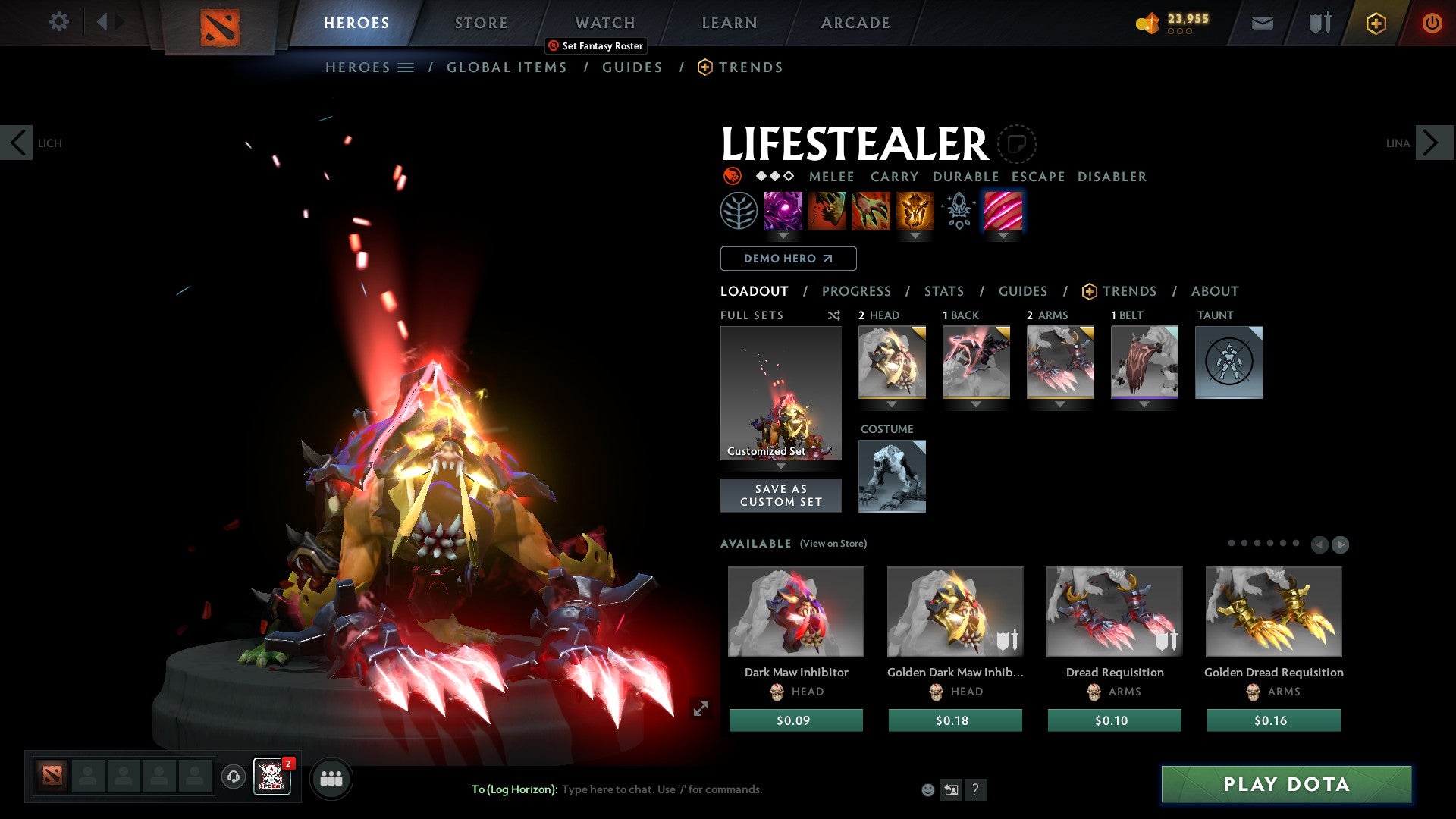
Task: Open View on Store link
Action: click(x=833, y=544)
